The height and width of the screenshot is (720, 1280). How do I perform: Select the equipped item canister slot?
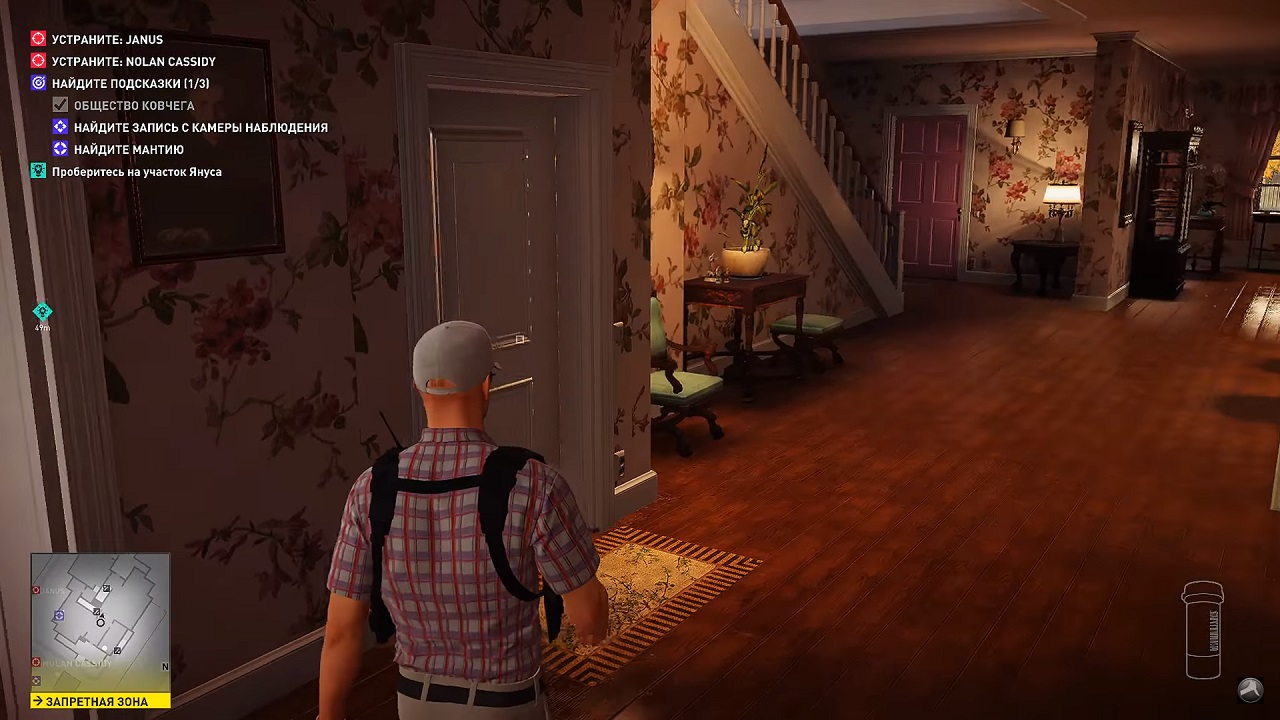[1203, 630]
